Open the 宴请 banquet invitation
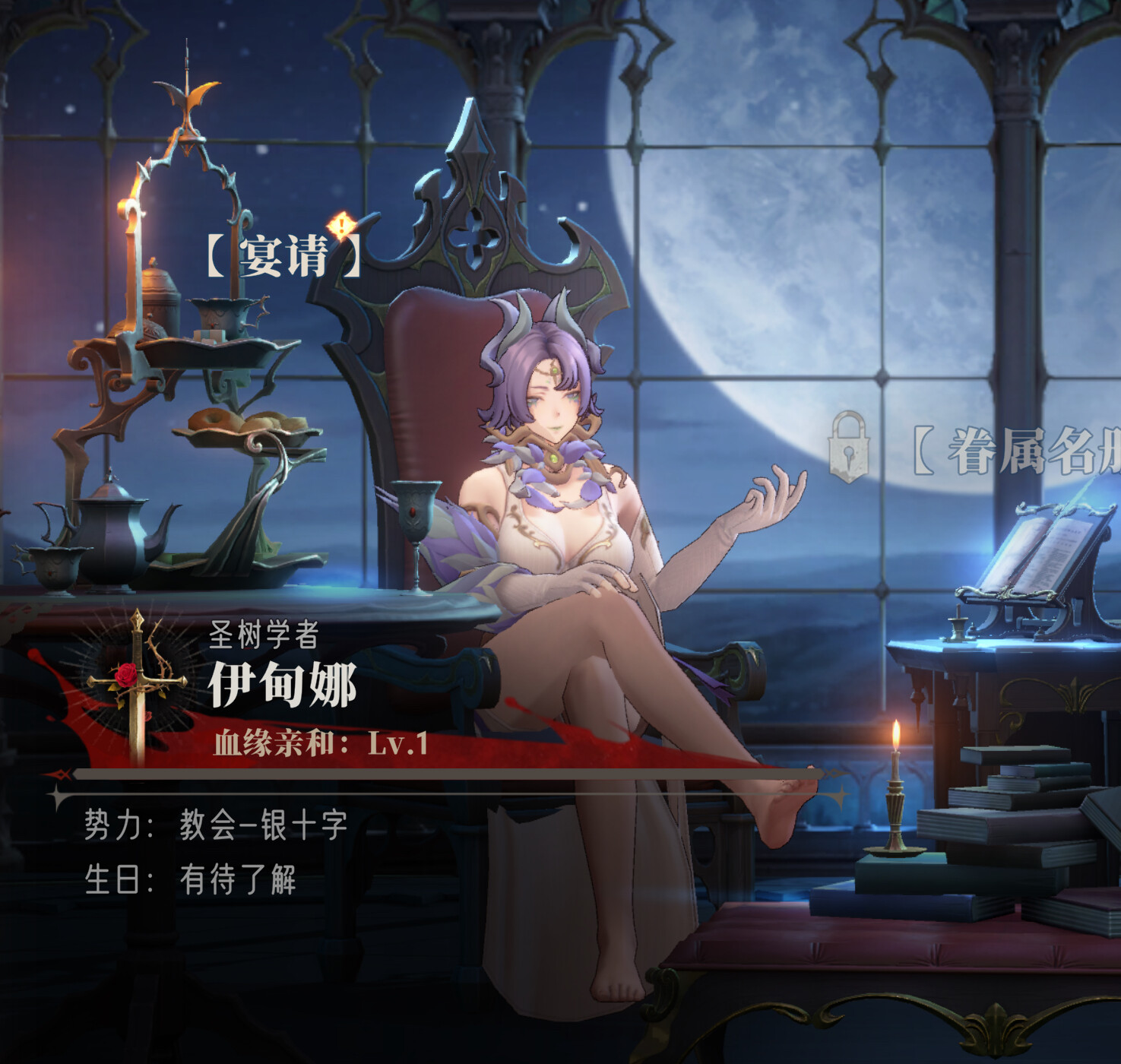1121x1064 pixels. click(283, 255)
